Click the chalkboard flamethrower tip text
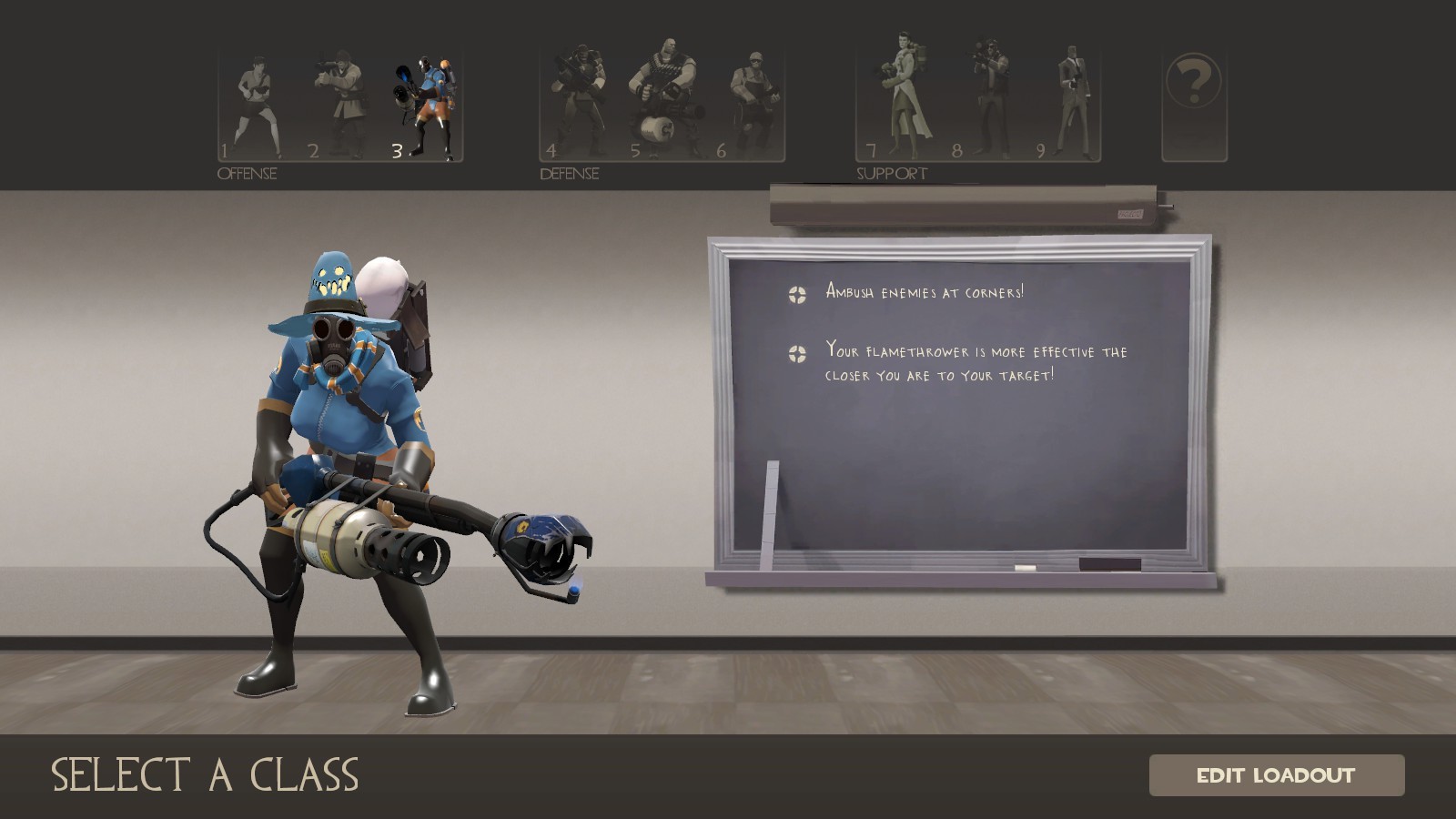Screen dimensions: 1456x819 click(x=974, y=359)
